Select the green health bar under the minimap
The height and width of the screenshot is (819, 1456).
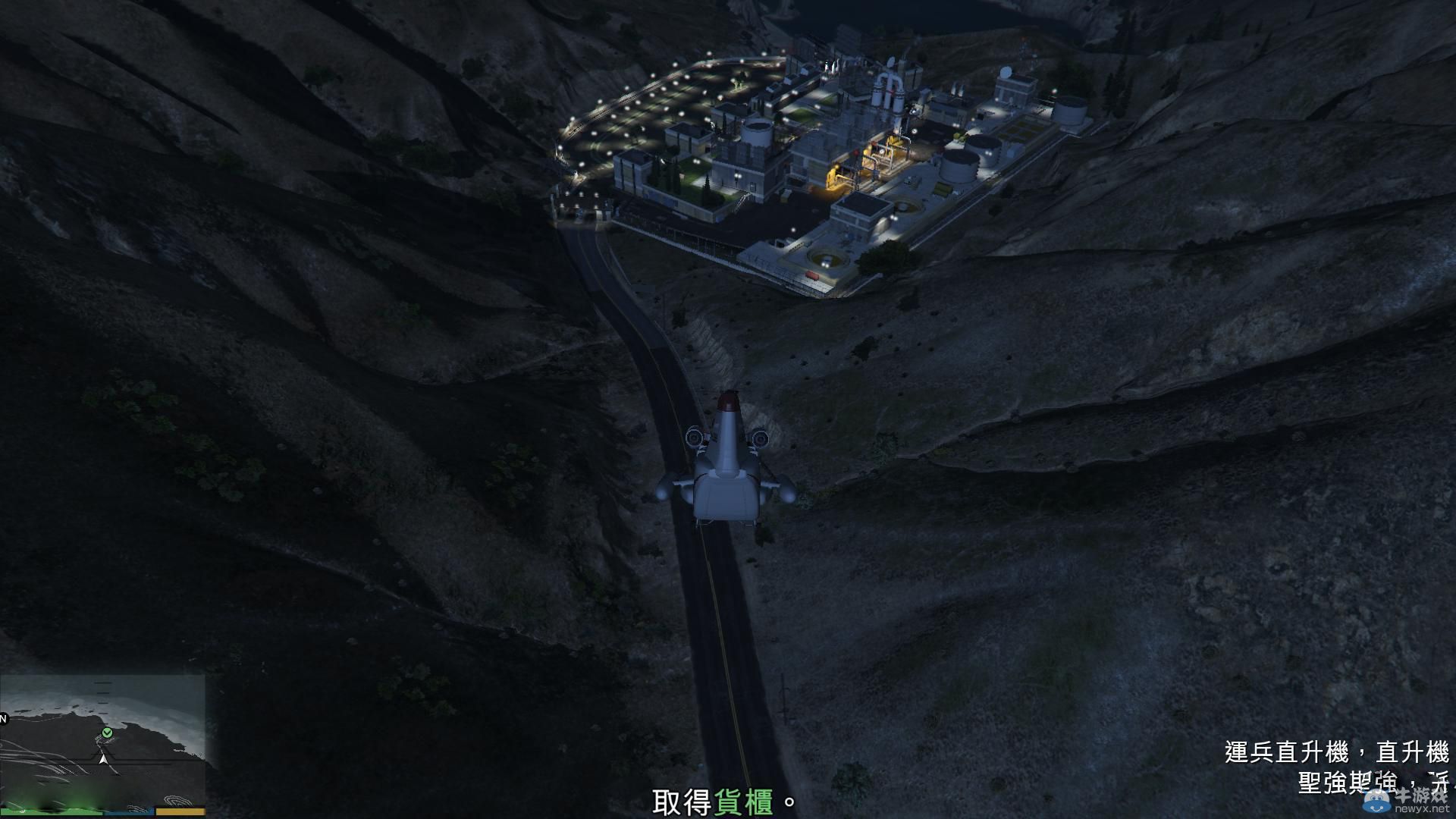click(53, 811)
